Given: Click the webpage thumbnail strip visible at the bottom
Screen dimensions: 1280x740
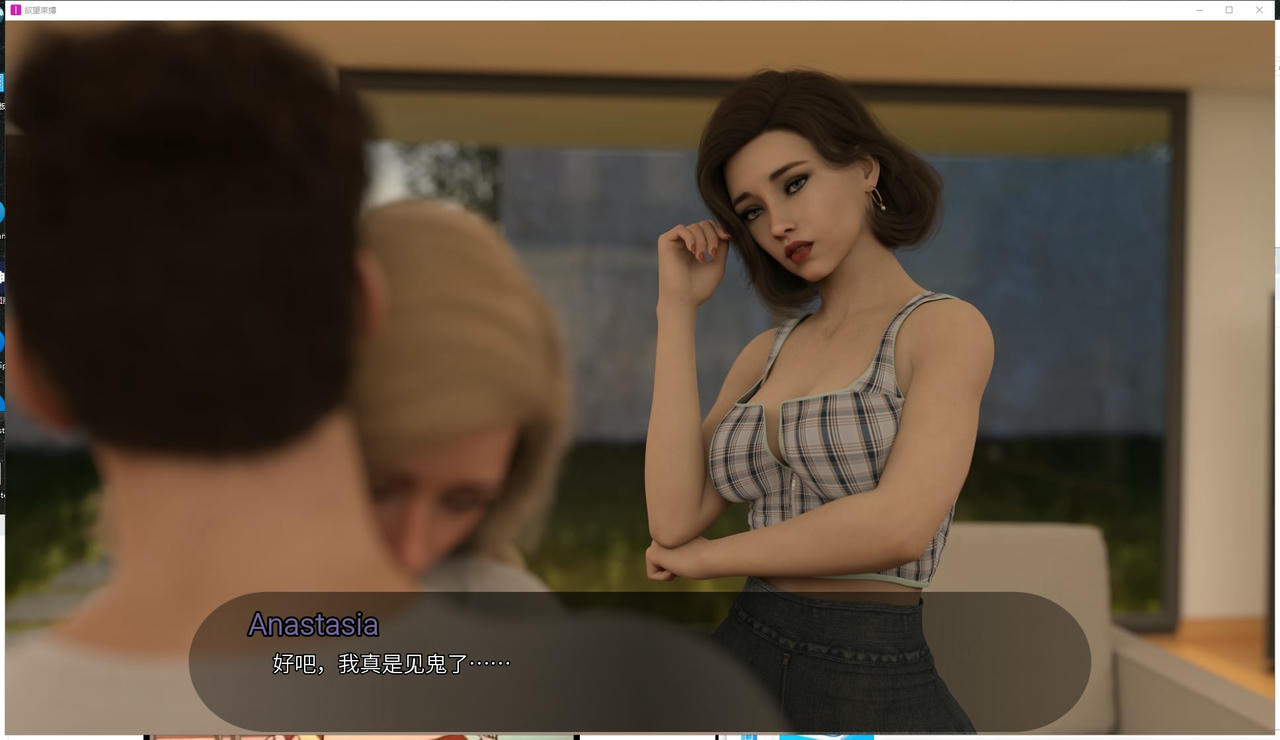Looking at the screenshot, I should (360, 735).
